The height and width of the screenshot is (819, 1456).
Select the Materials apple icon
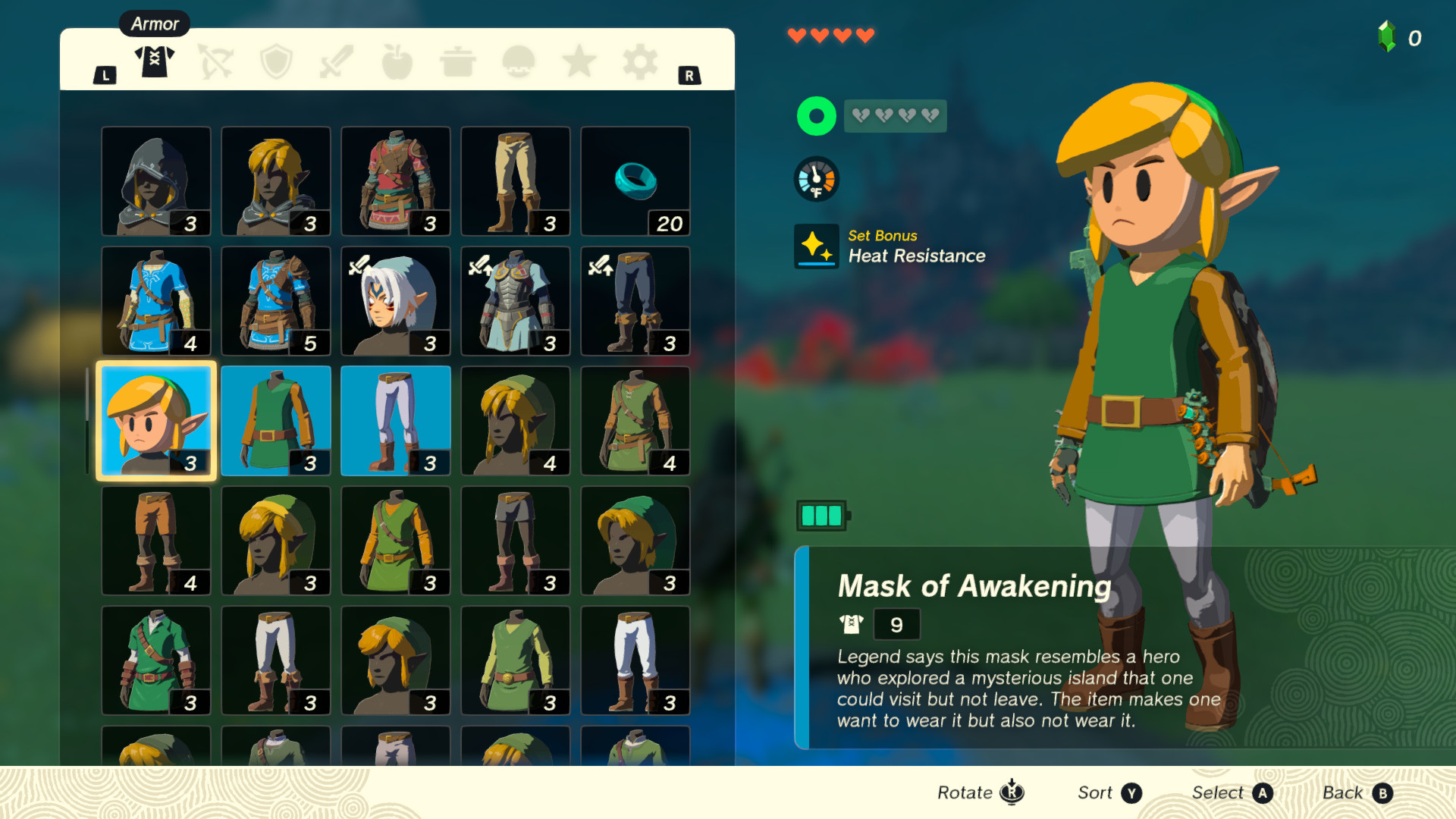[x=397, y=62]
